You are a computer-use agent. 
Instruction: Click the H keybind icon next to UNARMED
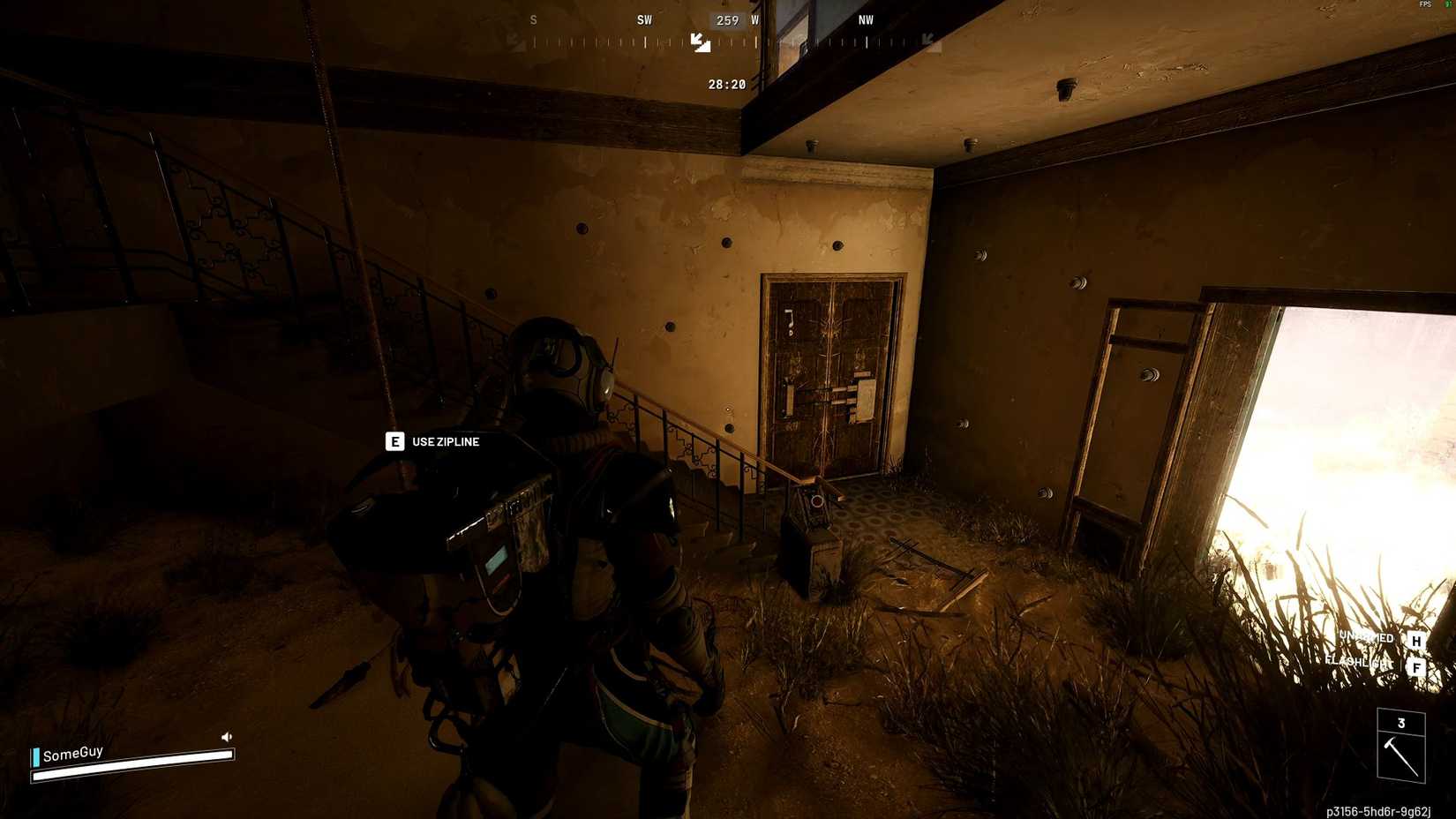1417,638
